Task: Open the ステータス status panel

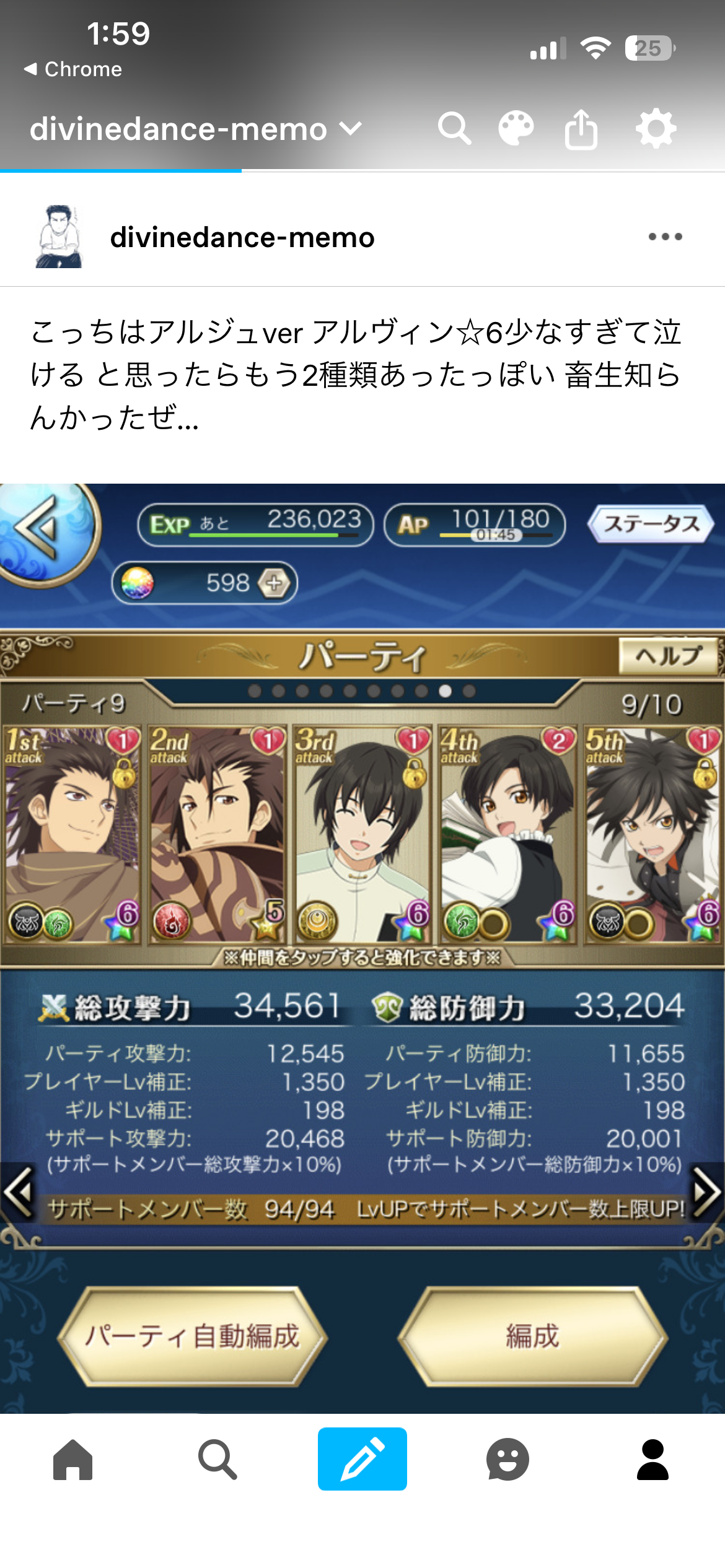Action: point(651,524)
